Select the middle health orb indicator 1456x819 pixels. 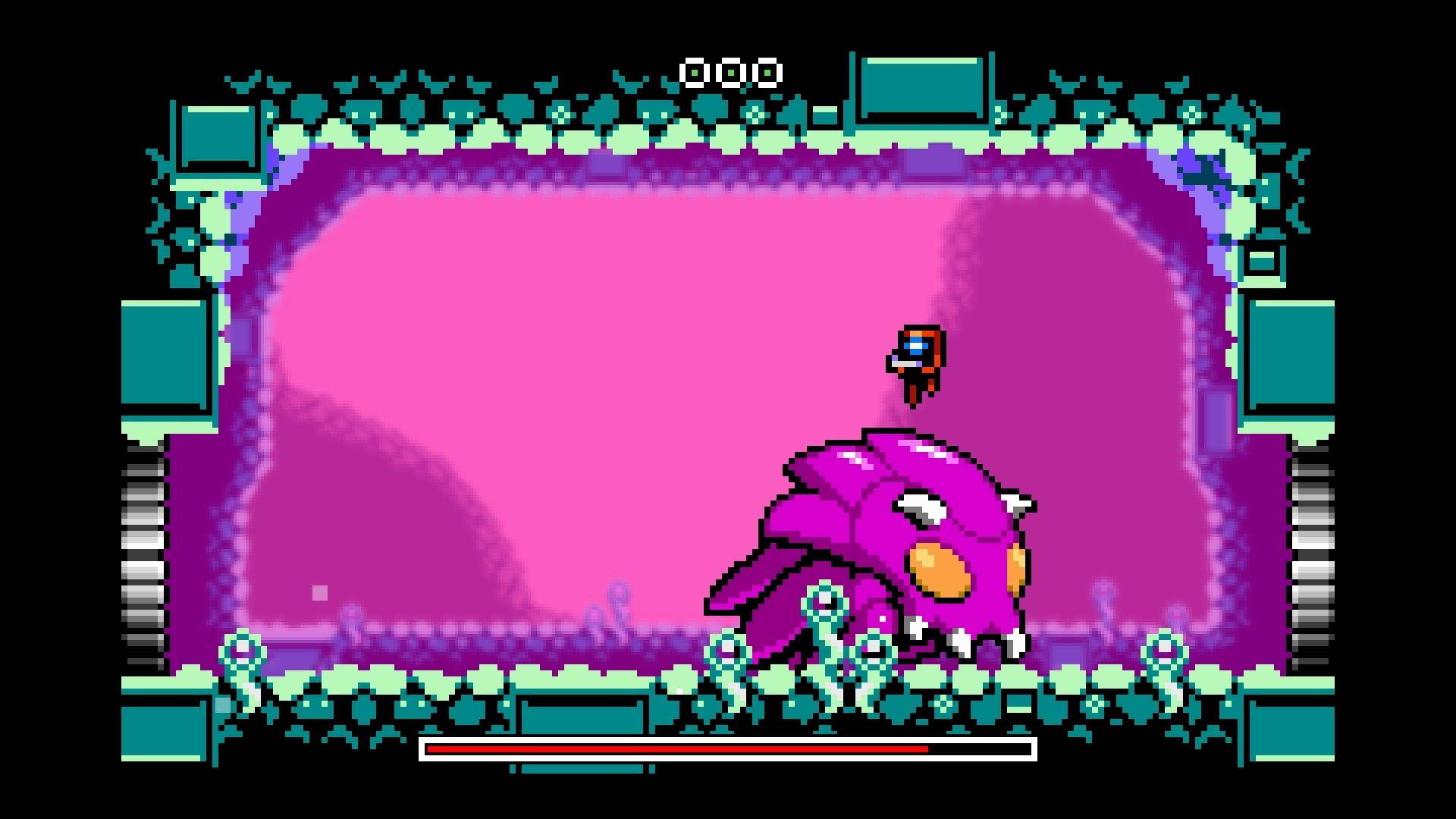point(730,72)
